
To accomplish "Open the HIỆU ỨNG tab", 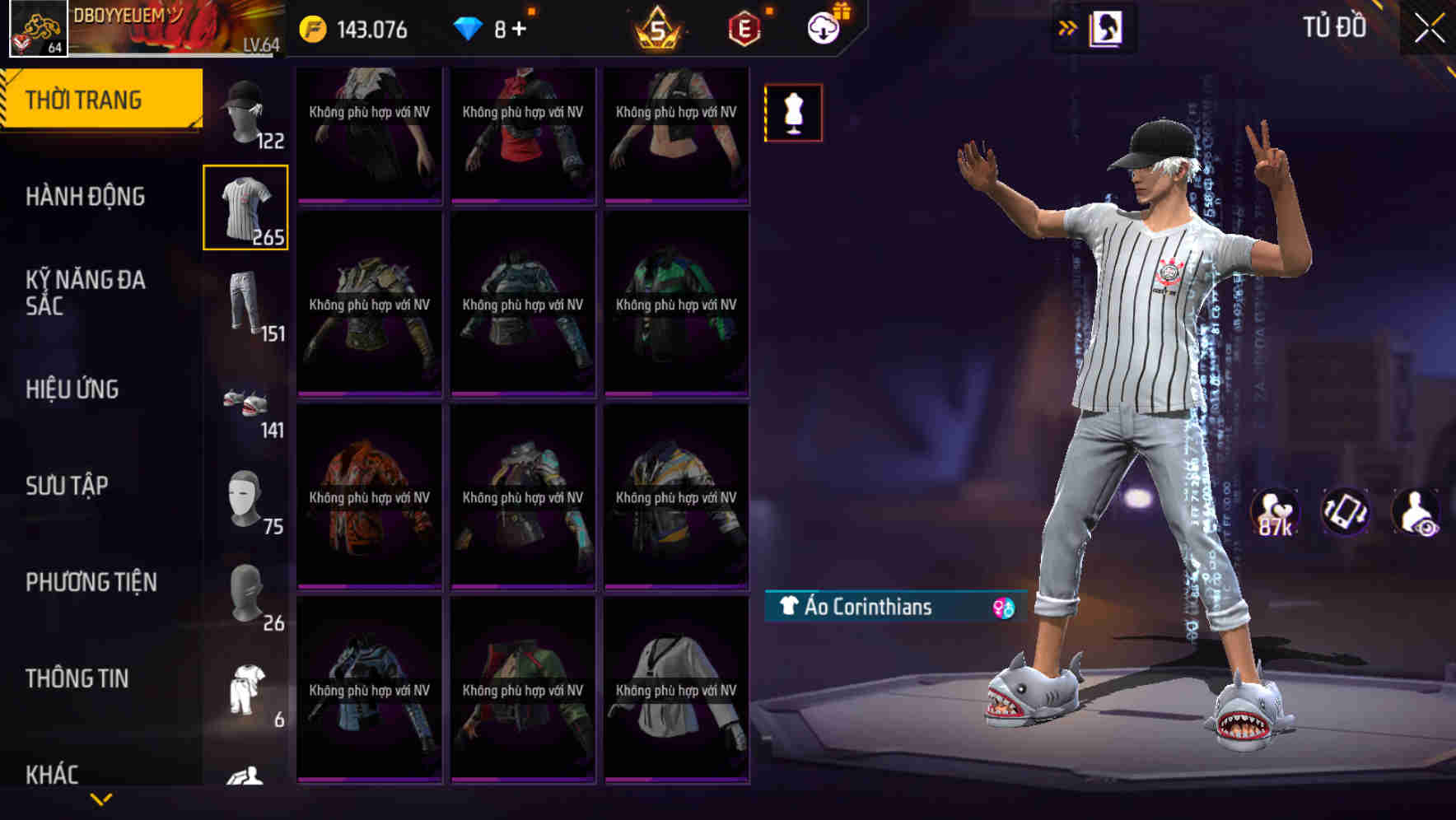I will 74,389.
